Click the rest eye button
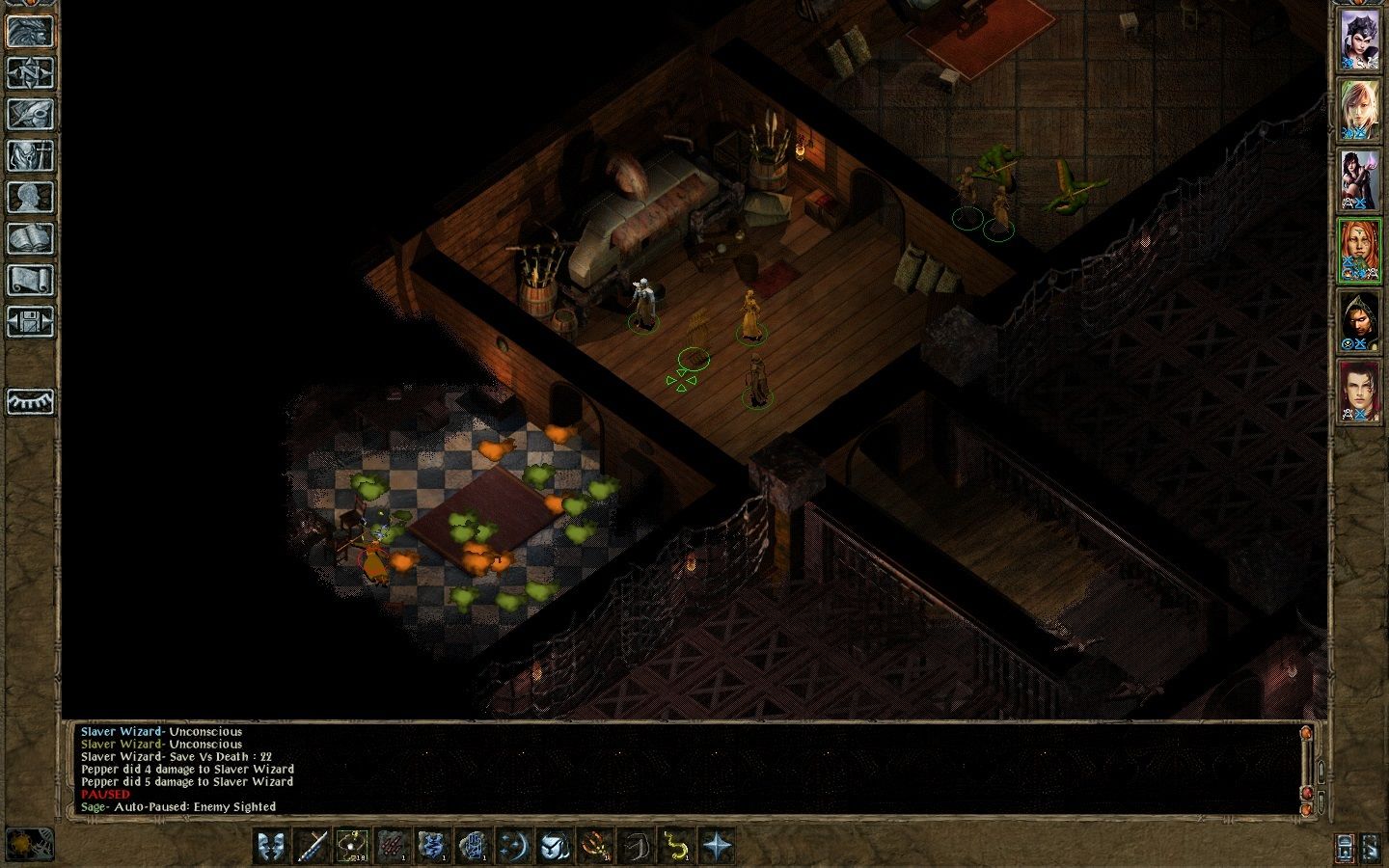Screen dimensions: 1389x868 [30, 401]
